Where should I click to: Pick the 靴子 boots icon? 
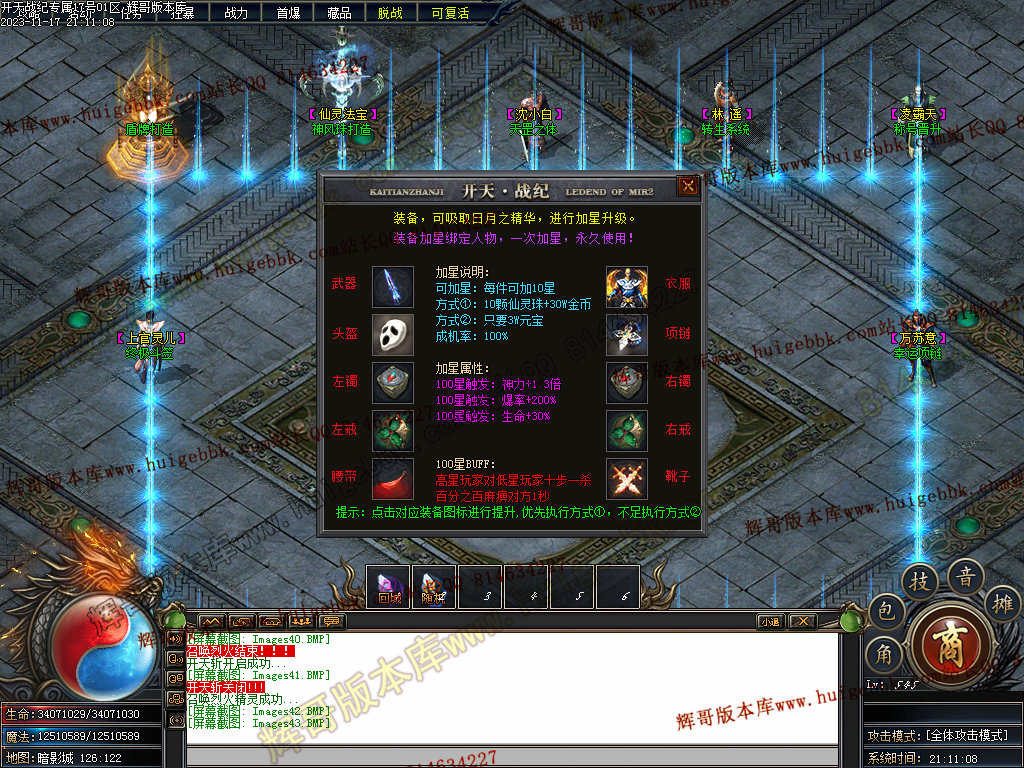coord(627,478)
